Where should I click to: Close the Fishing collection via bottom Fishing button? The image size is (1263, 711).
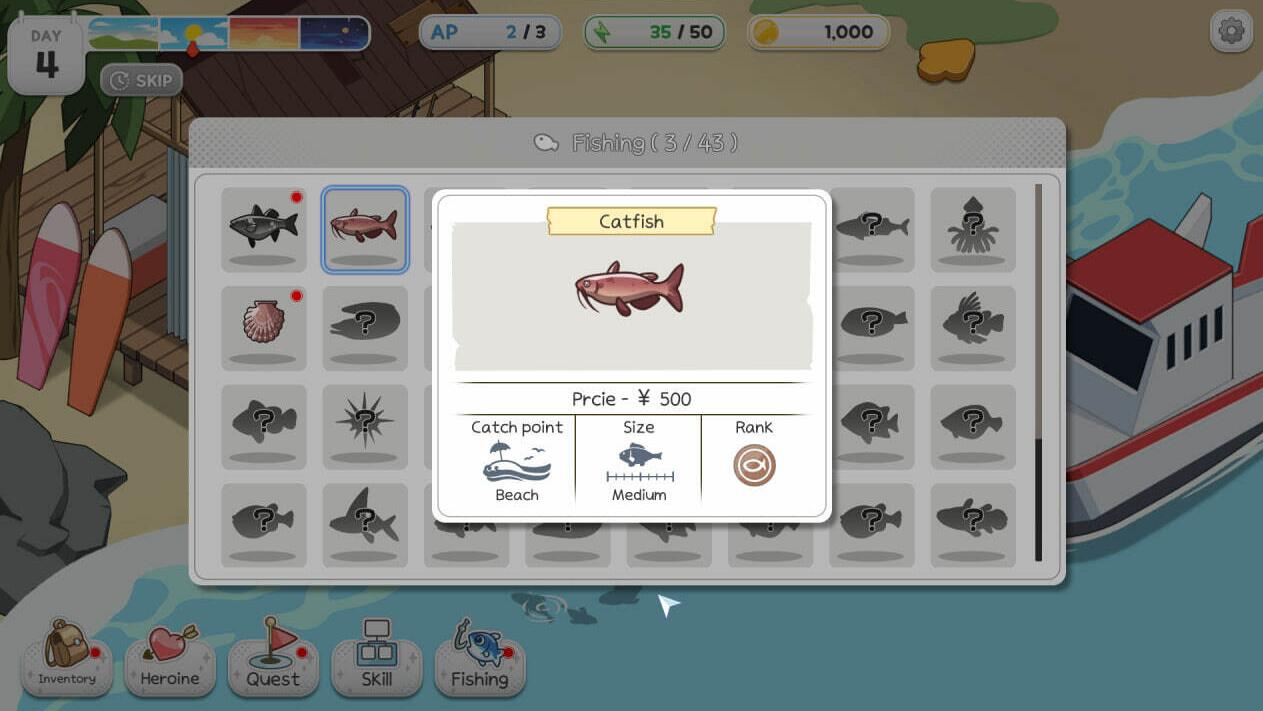pos(480,656)
